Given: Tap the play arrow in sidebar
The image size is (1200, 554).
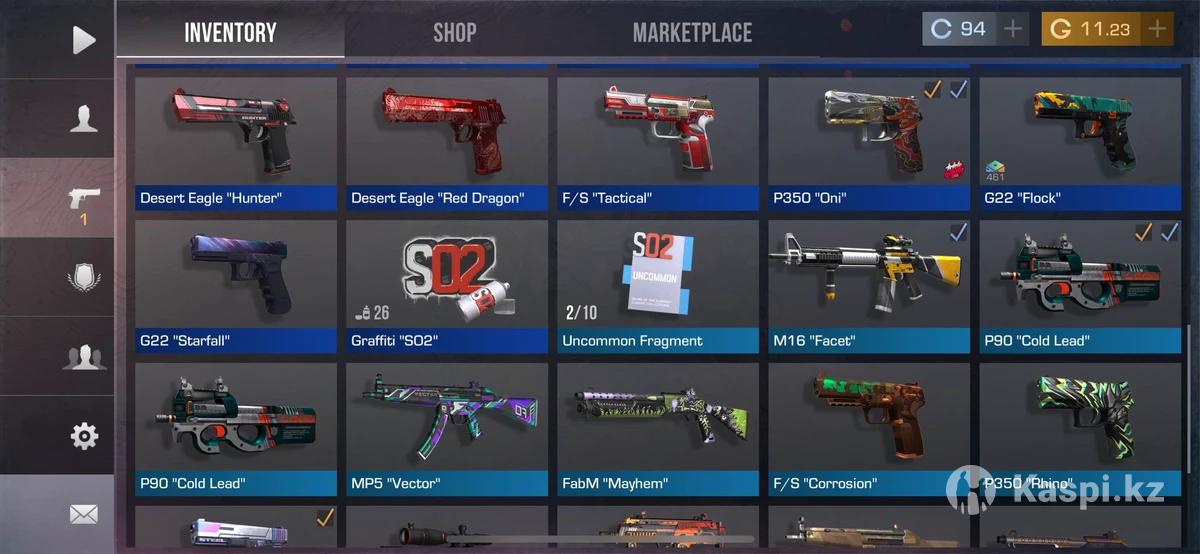Looking at the screenshot, I should pos(84,40).
